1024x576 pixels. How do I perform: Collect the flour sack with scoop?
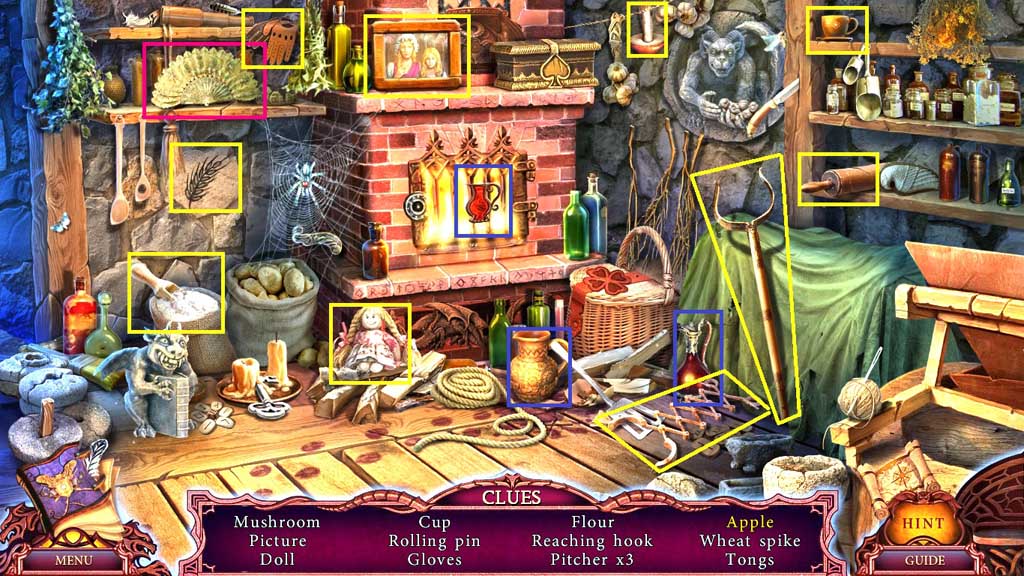(x=176, y=293)
